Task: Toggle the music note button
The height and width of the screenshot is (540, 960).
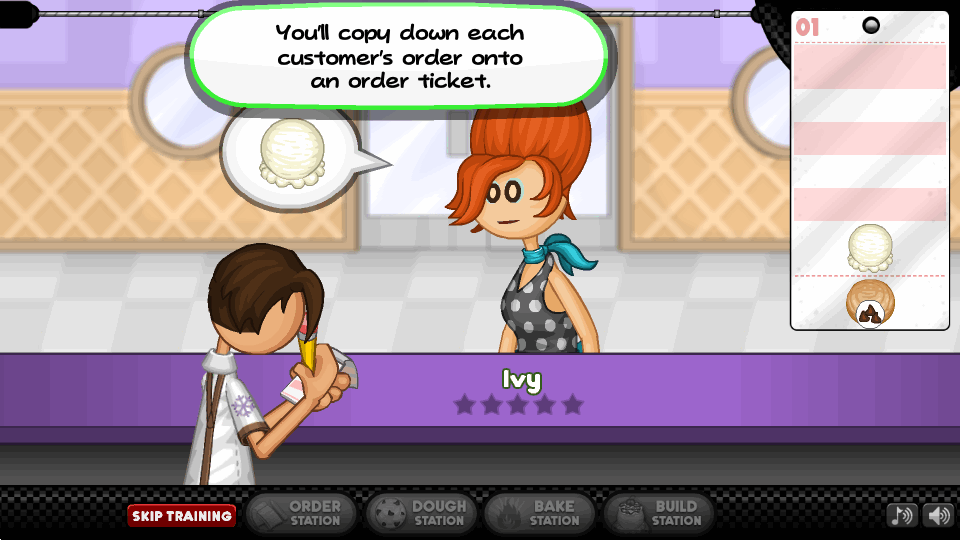Action: [x=901, y=515]
